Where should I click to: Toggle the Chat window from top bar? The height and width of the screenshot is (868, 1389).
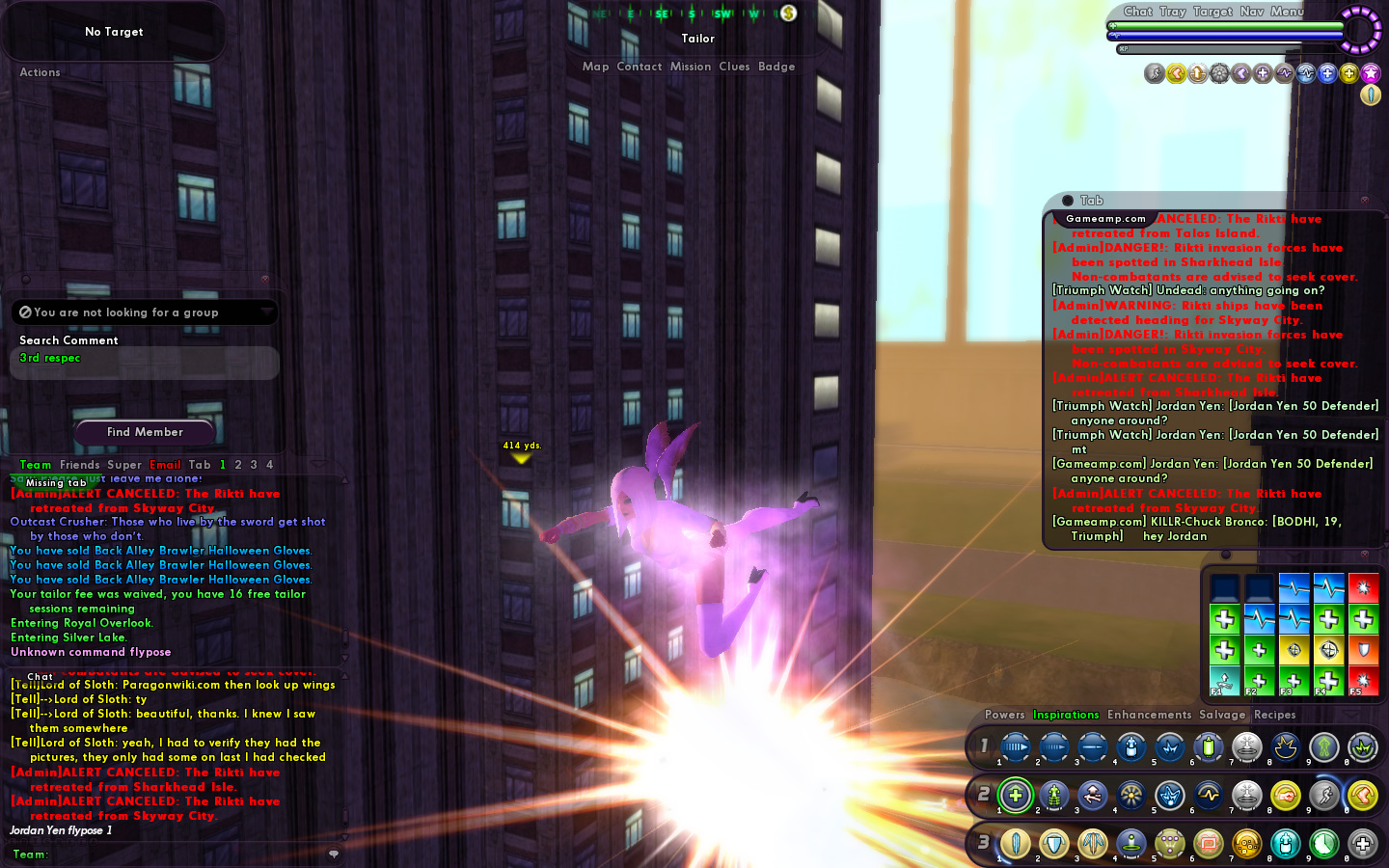[x=1137, y=12]
